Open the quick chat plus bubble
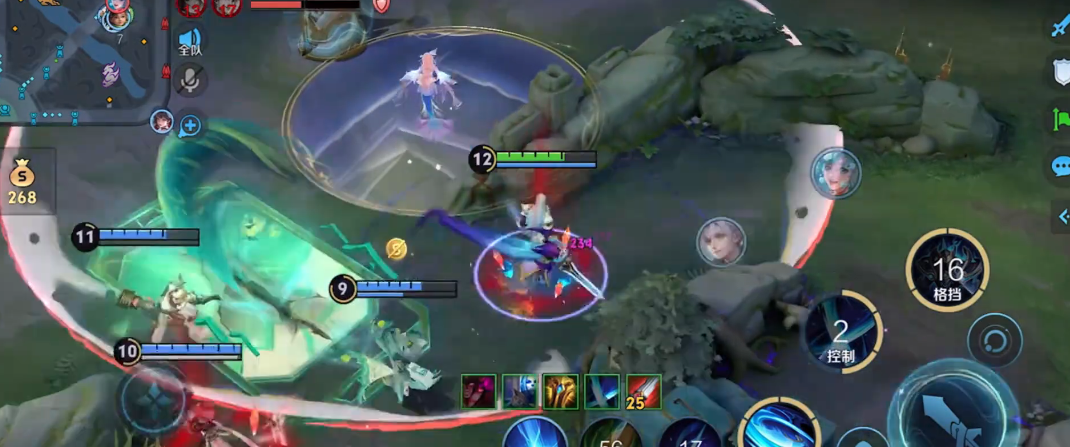 (189, 125)
